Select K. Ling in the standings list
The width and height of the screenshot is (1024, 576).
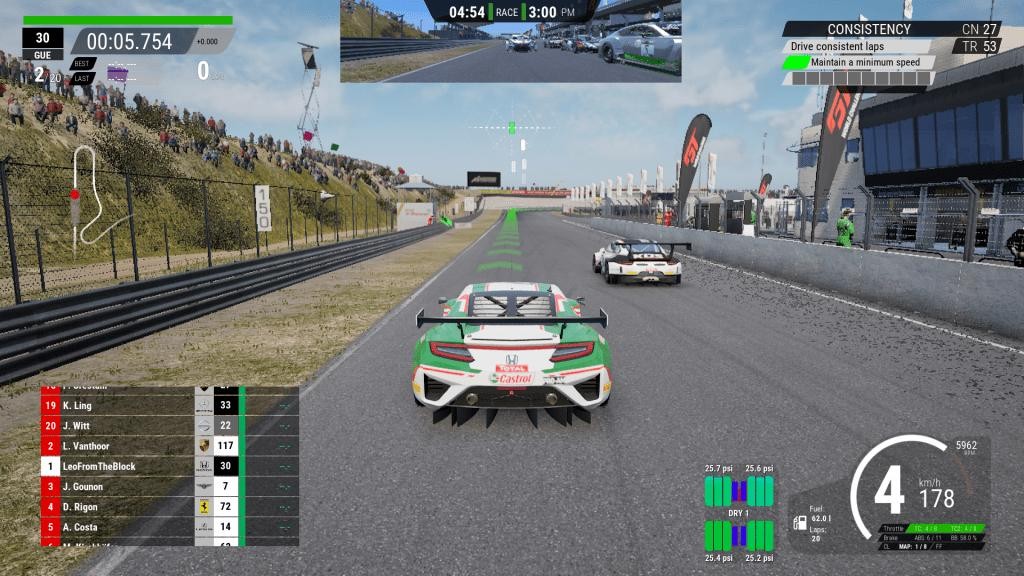120,406
